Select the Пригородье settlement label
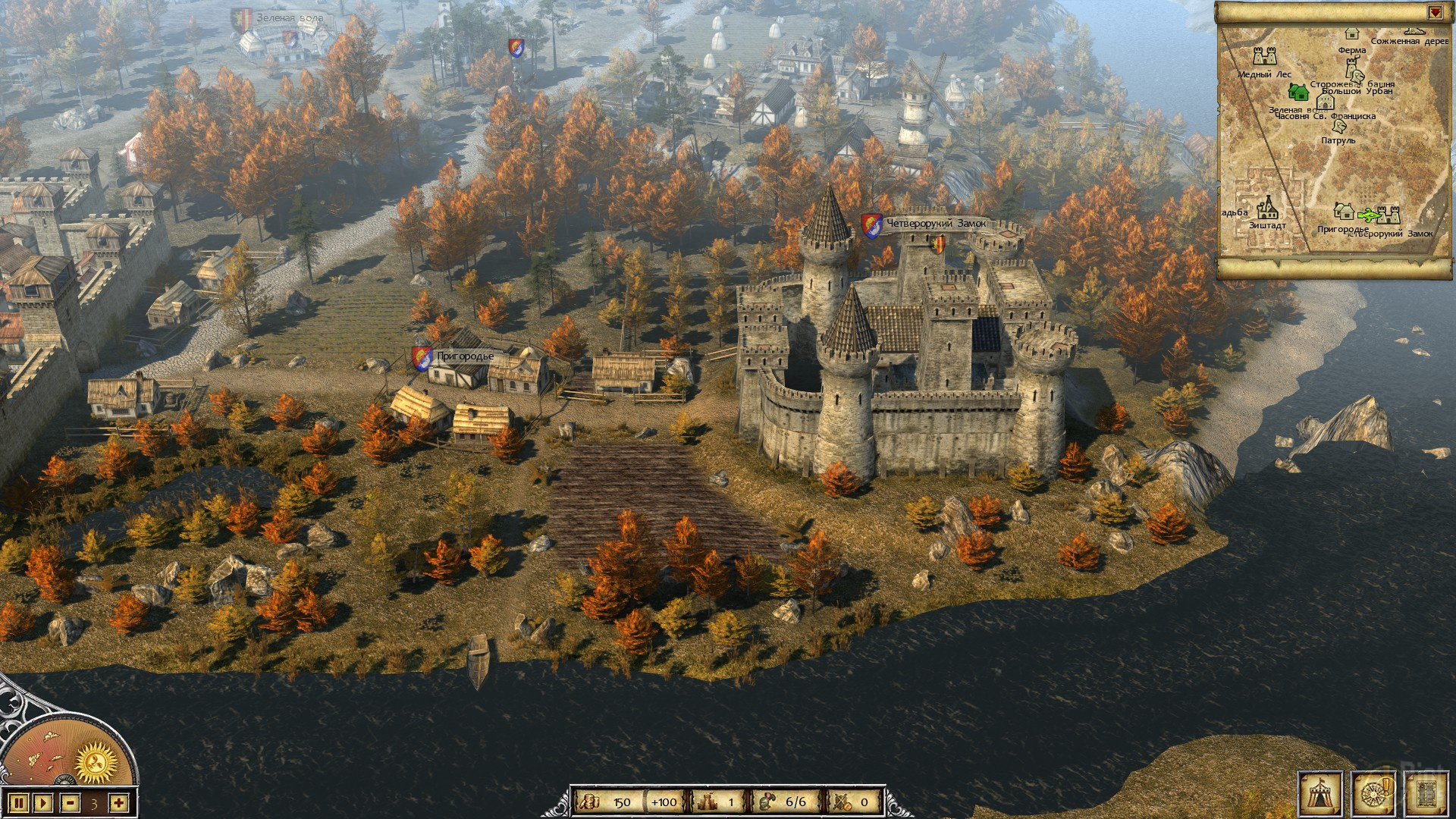The width and height of the screenshot is (1456, 819). tap(464, 356)
